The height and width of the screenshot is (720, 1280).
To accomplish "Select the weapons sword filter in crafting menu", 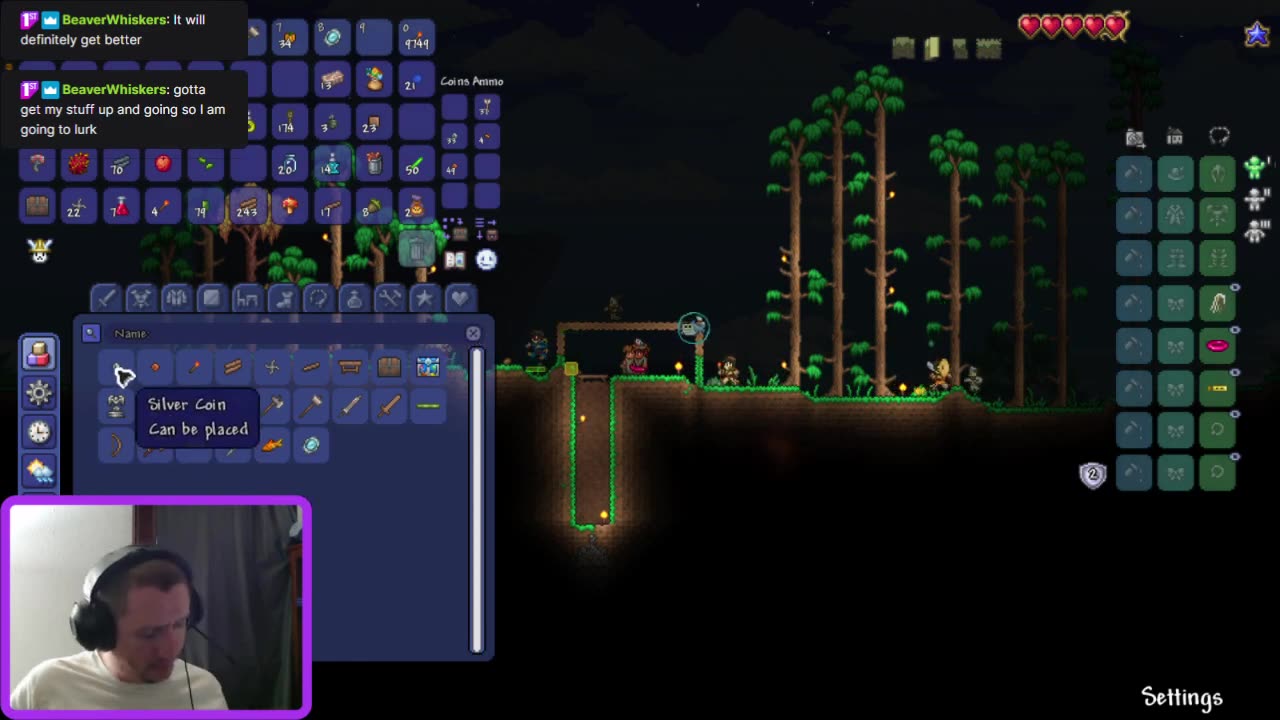I will pyautogui.click(x=106, y=298).
